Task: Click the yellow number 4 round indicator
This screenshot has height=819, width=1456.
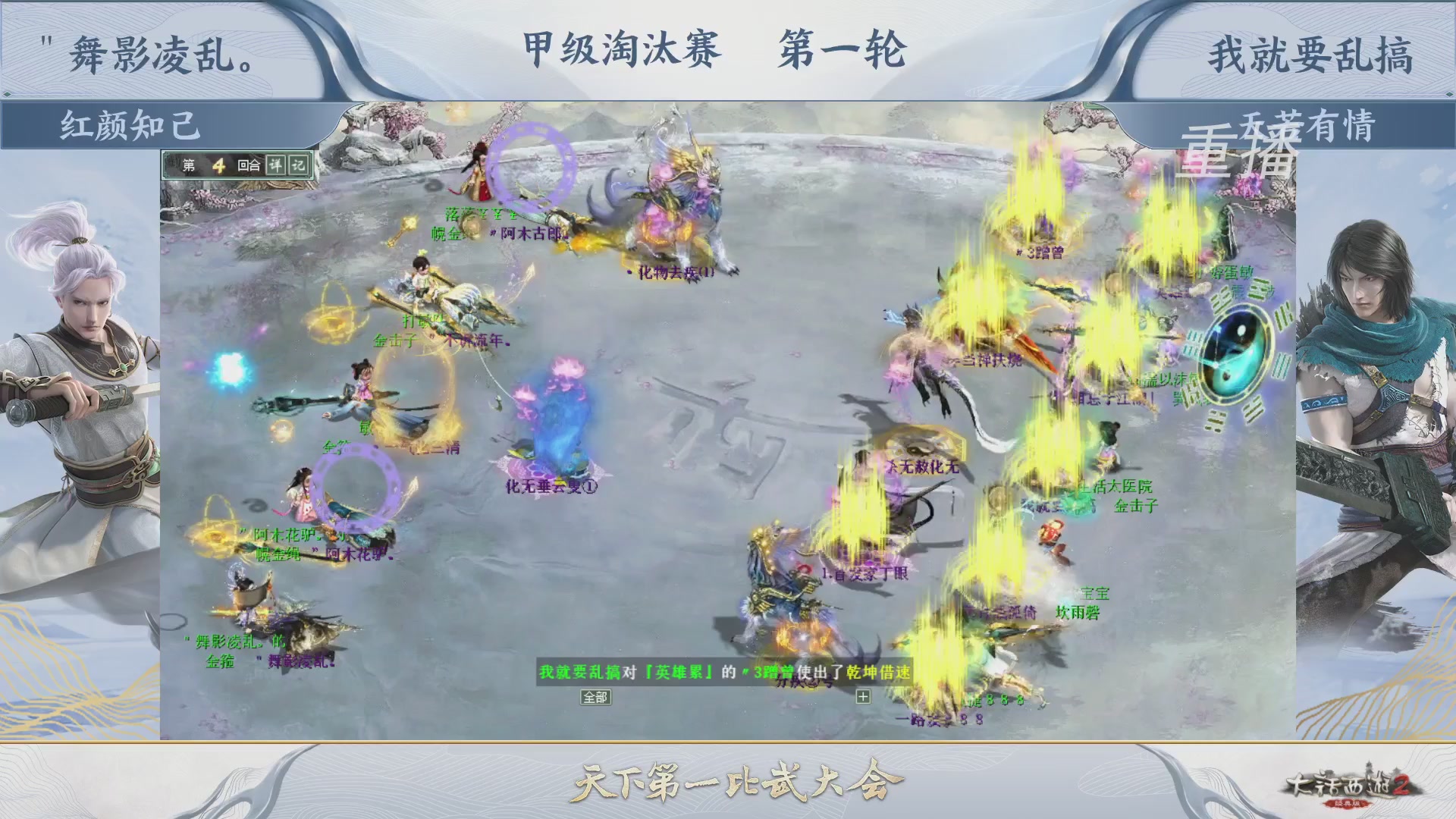Action: [219, 166]
